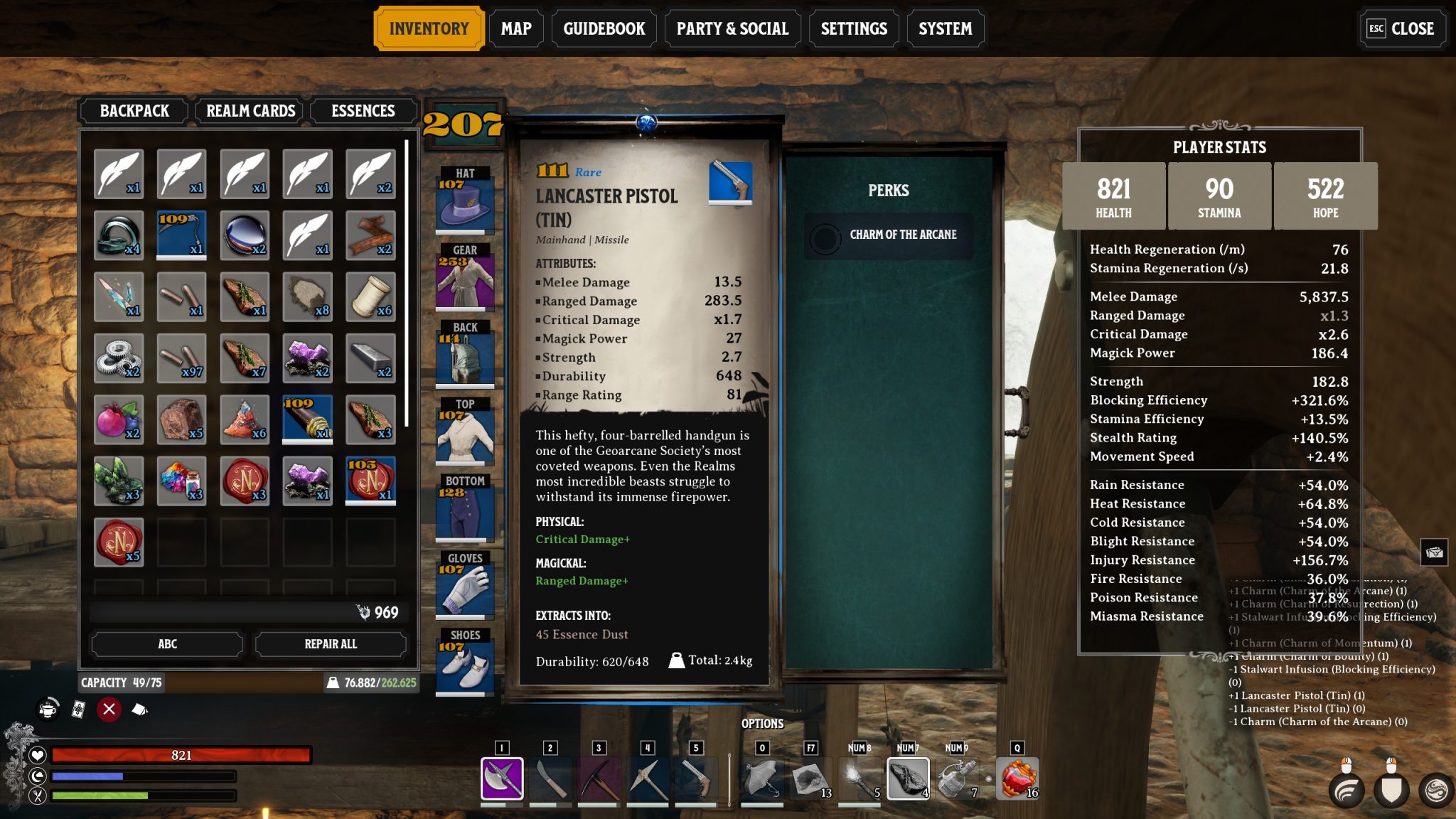Open the System tab

(945, 28)
